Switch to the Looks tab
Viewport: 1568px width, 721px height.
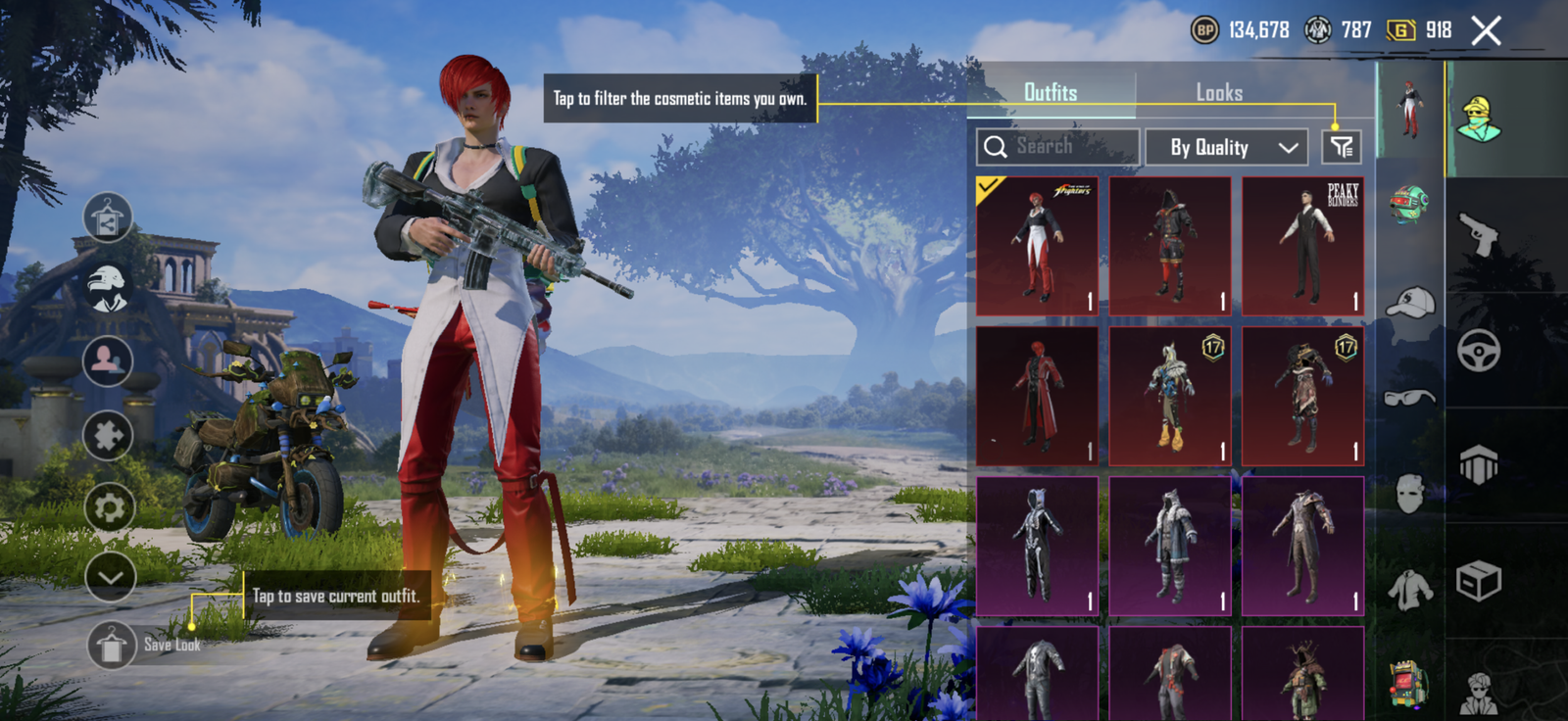click(x=1219, y=93)
